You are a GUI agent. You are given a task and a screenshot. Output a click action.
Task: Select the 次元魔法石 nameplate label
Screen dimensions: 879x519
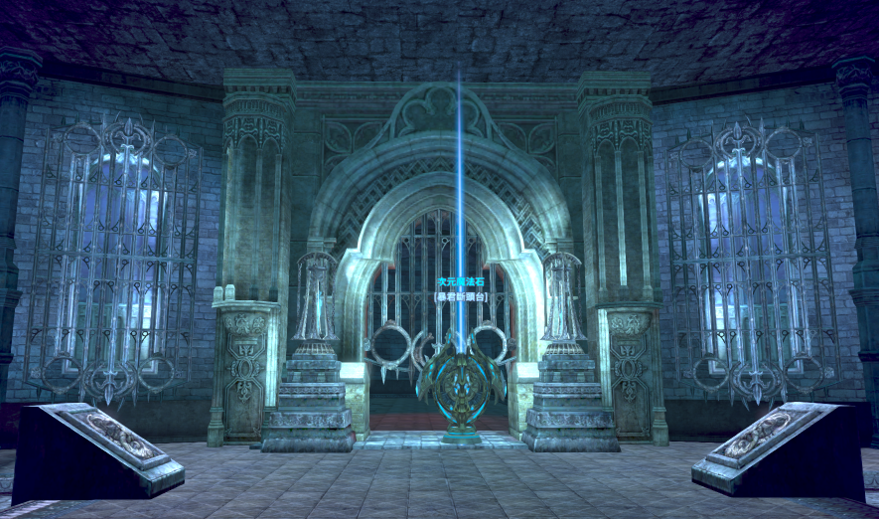pos(460,284)
